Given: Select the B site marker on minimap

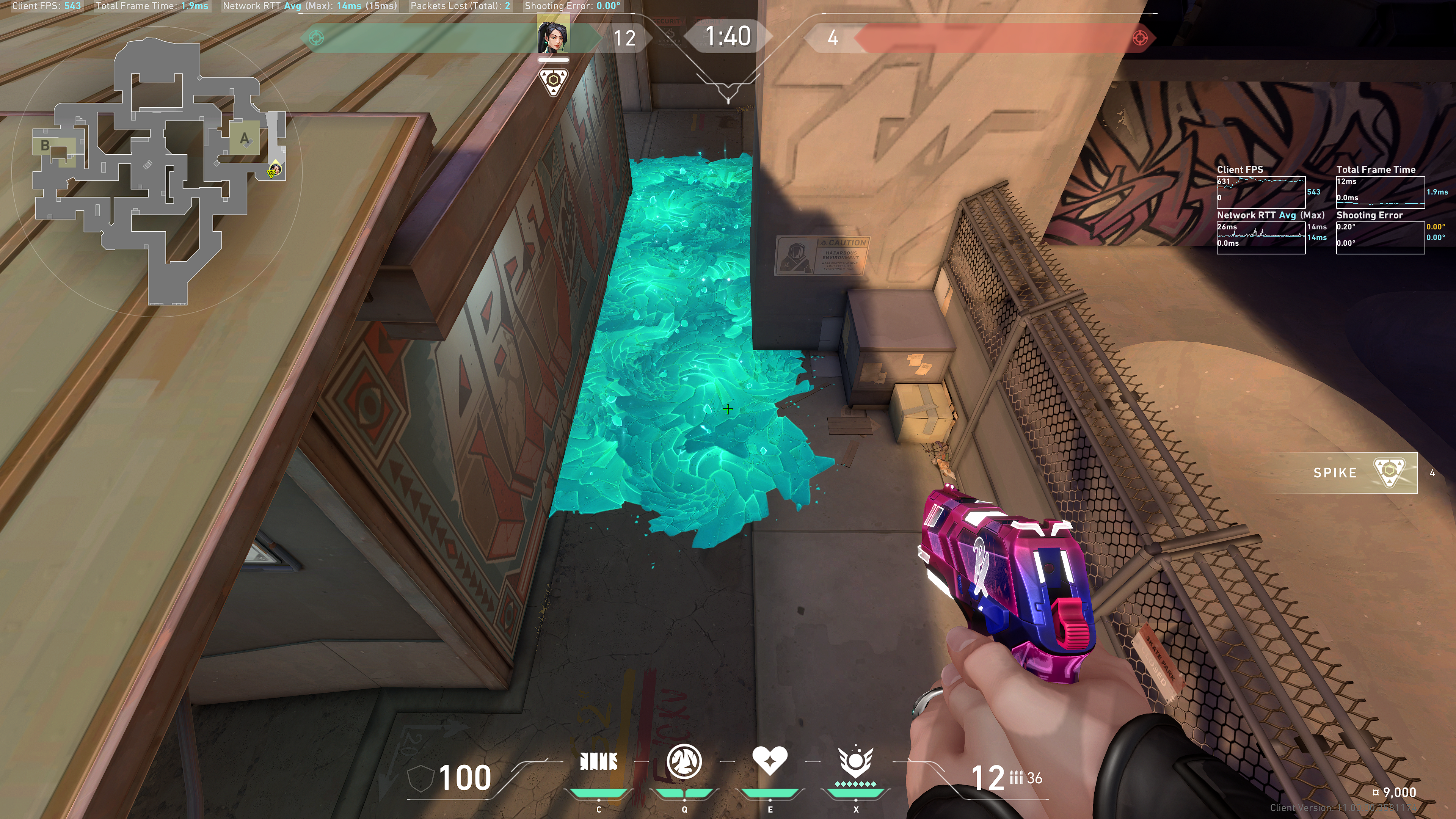Looking at the screenshot, I should [x=45, y=146].
